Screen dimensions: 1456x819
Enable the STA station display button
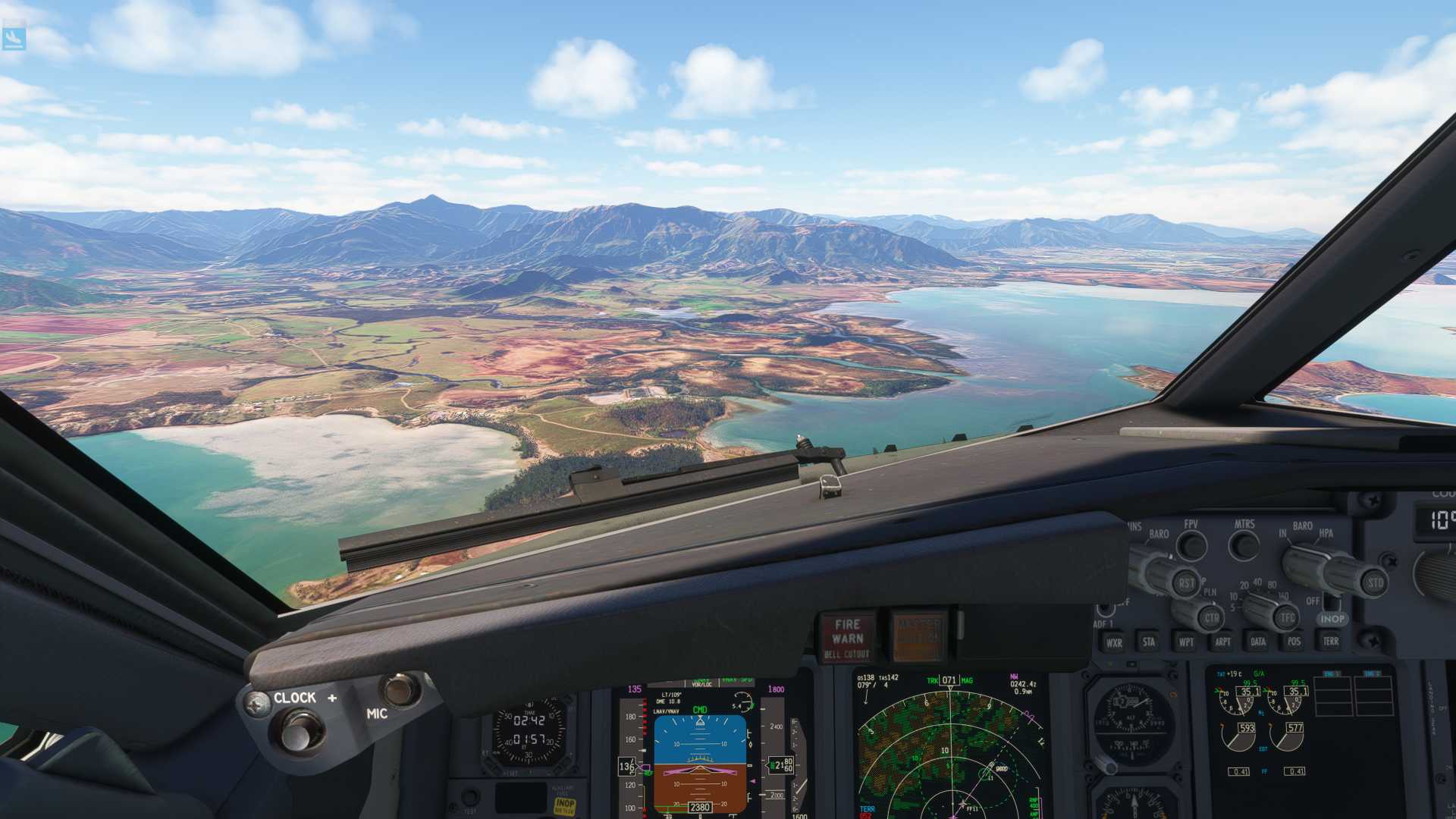point(1149,642)
